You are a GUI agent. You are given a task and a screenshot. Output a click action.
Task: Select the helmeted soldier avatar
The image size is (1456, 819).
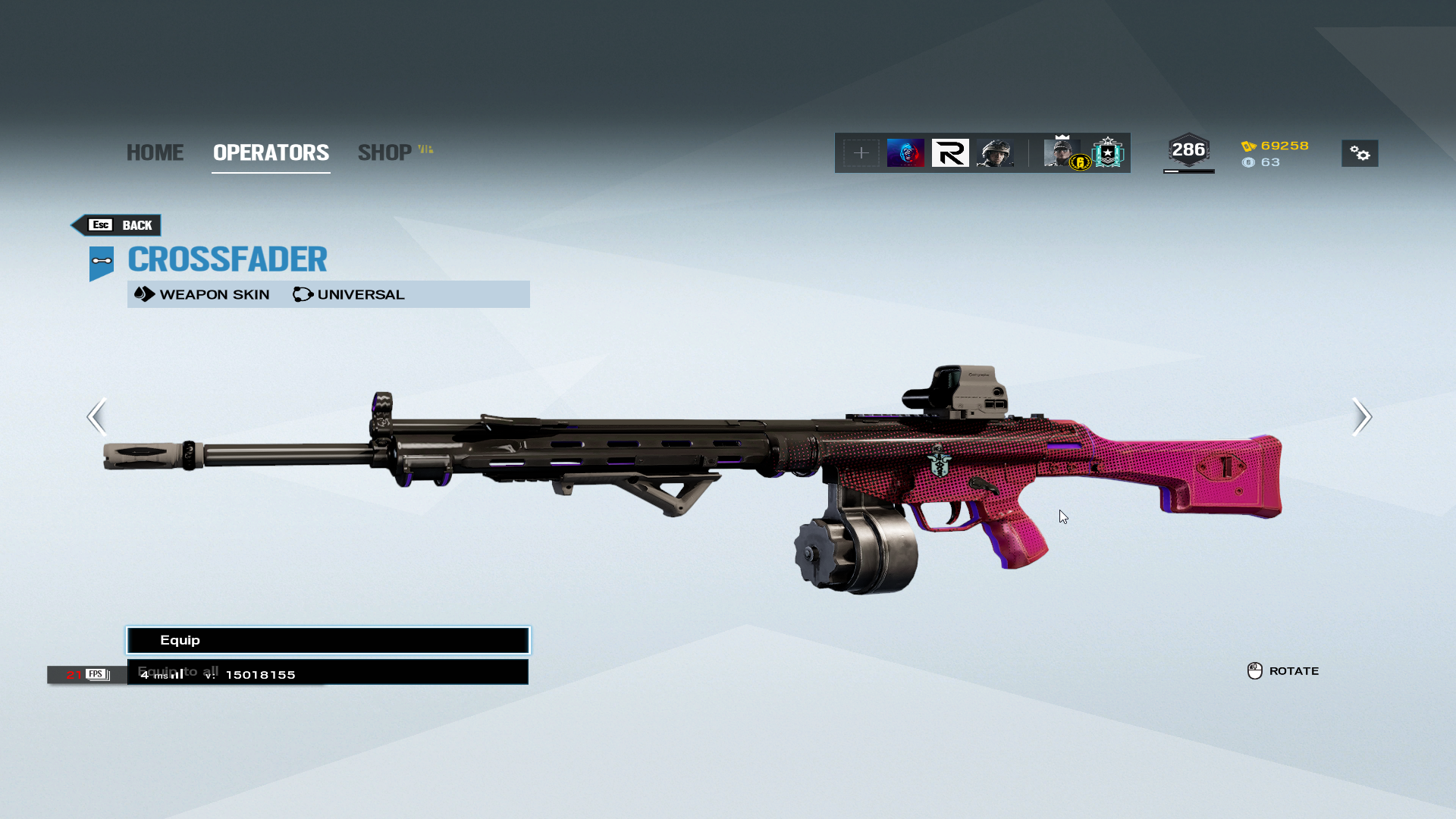(995, 153)
